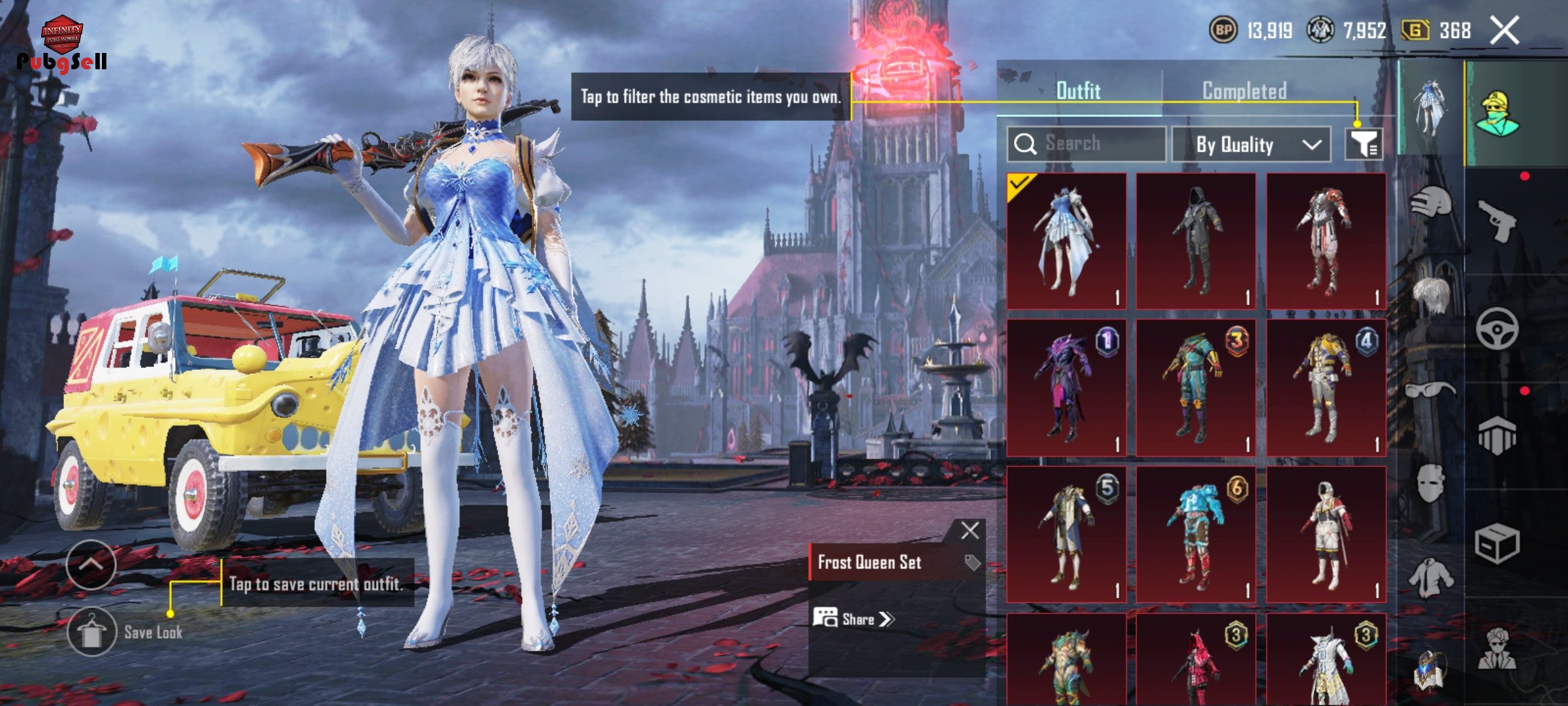The width and height of the screenshot is (1568, 706).
Task: Select the Outfit tab
Action: pyautogui.click(x=1078, y=91)
